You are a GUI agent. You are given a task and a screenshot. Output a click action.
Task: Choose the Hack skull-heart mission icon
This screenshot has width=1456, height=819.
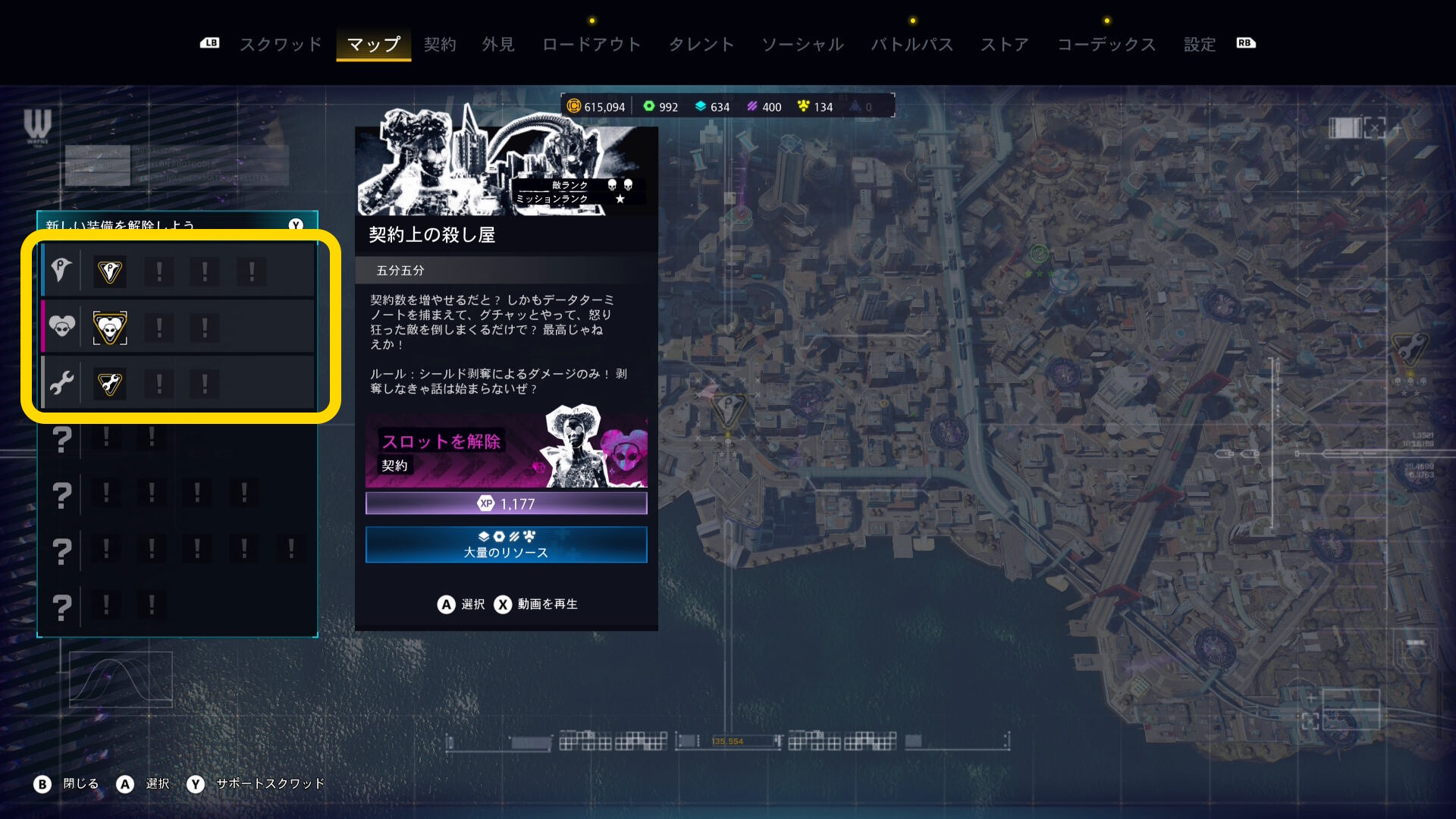110,328
